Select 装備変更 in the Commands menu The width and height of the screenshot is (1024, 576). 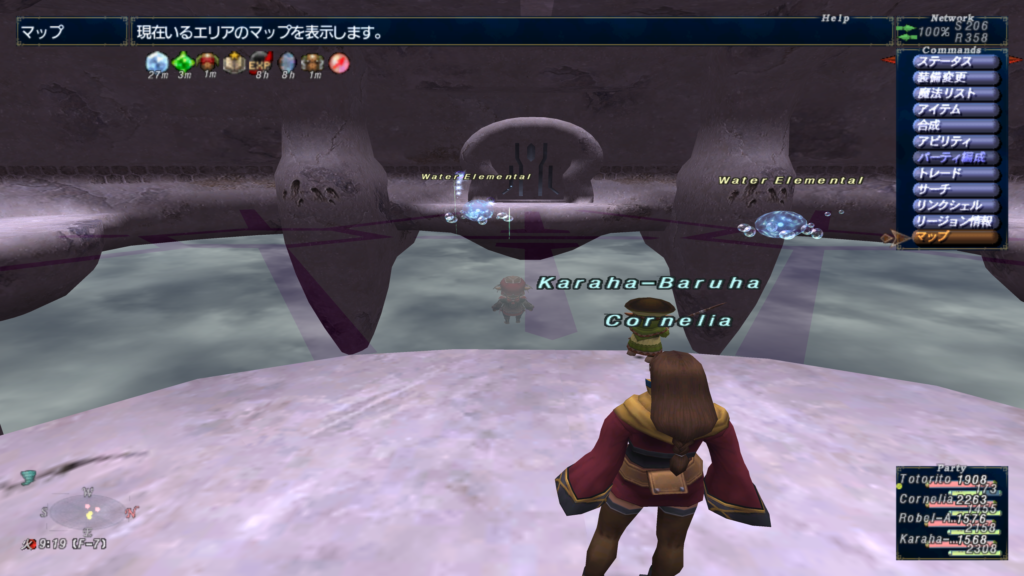(955, 77)
